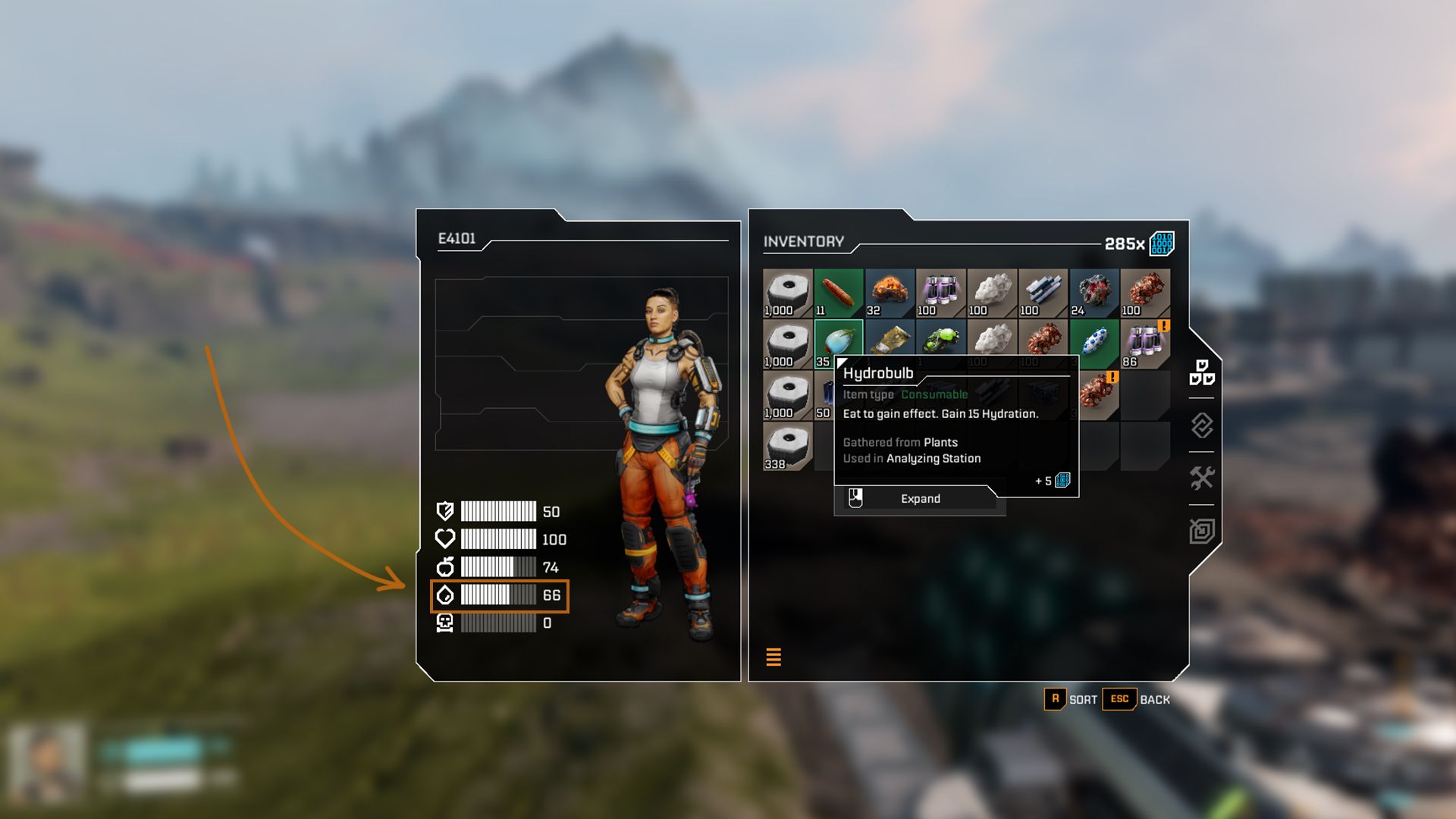Select the red sausage-shaped food item stack of 11
Image resolution: width=1456 pixels, height=819 pixels.
838,293
